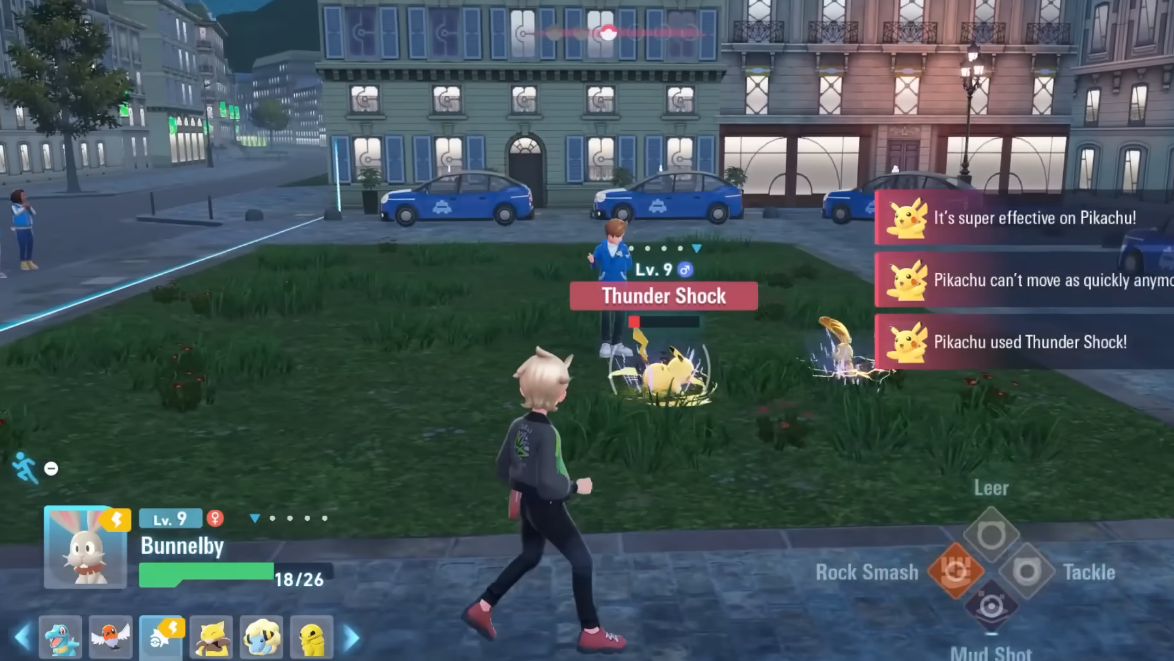The width and height of the screenshot is (1174, 661).
Task: Toggle the running figure dash icon
Action: 25,467
